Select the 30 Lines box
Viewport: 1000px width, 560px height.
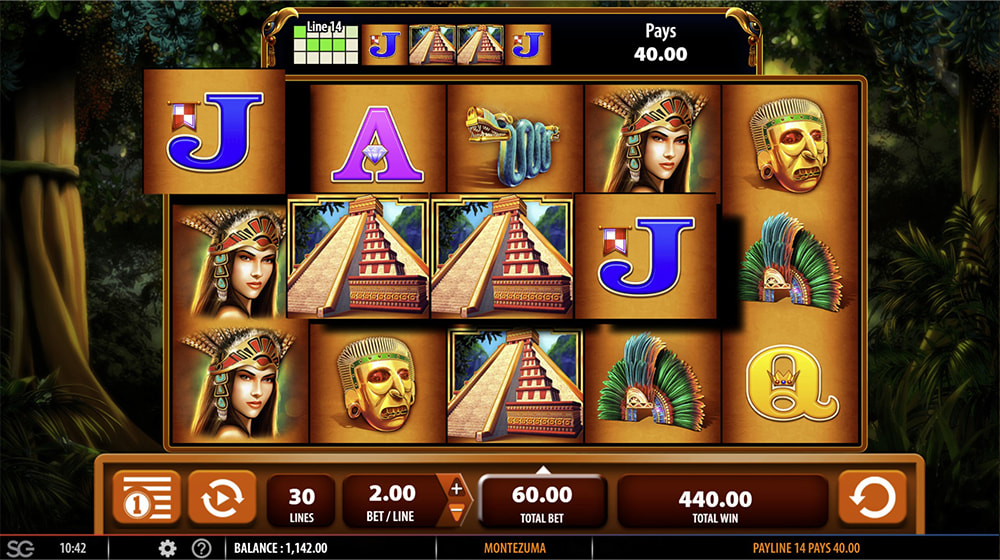click(301, 502)
